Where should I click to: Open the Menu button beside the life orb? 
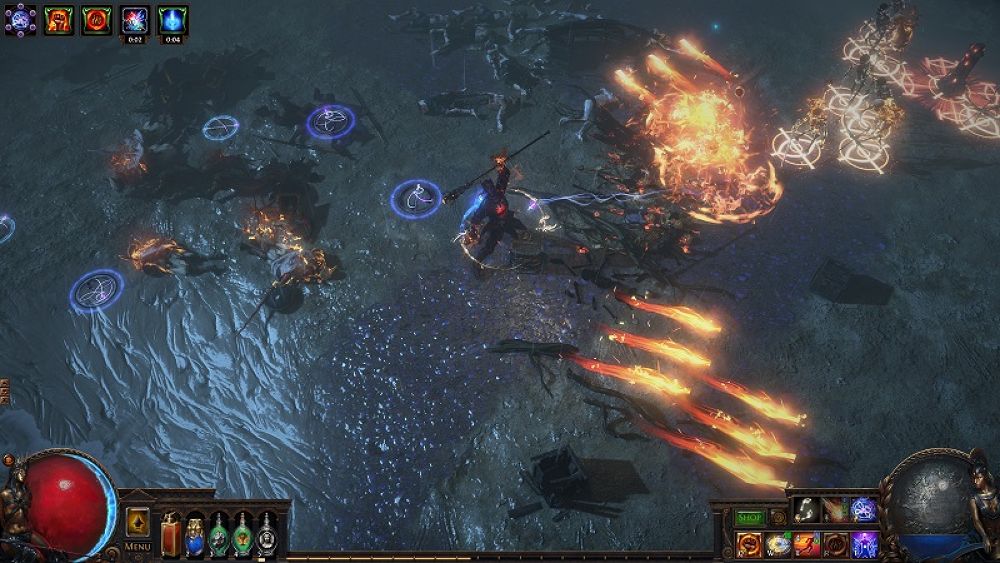tap(137, 546)
